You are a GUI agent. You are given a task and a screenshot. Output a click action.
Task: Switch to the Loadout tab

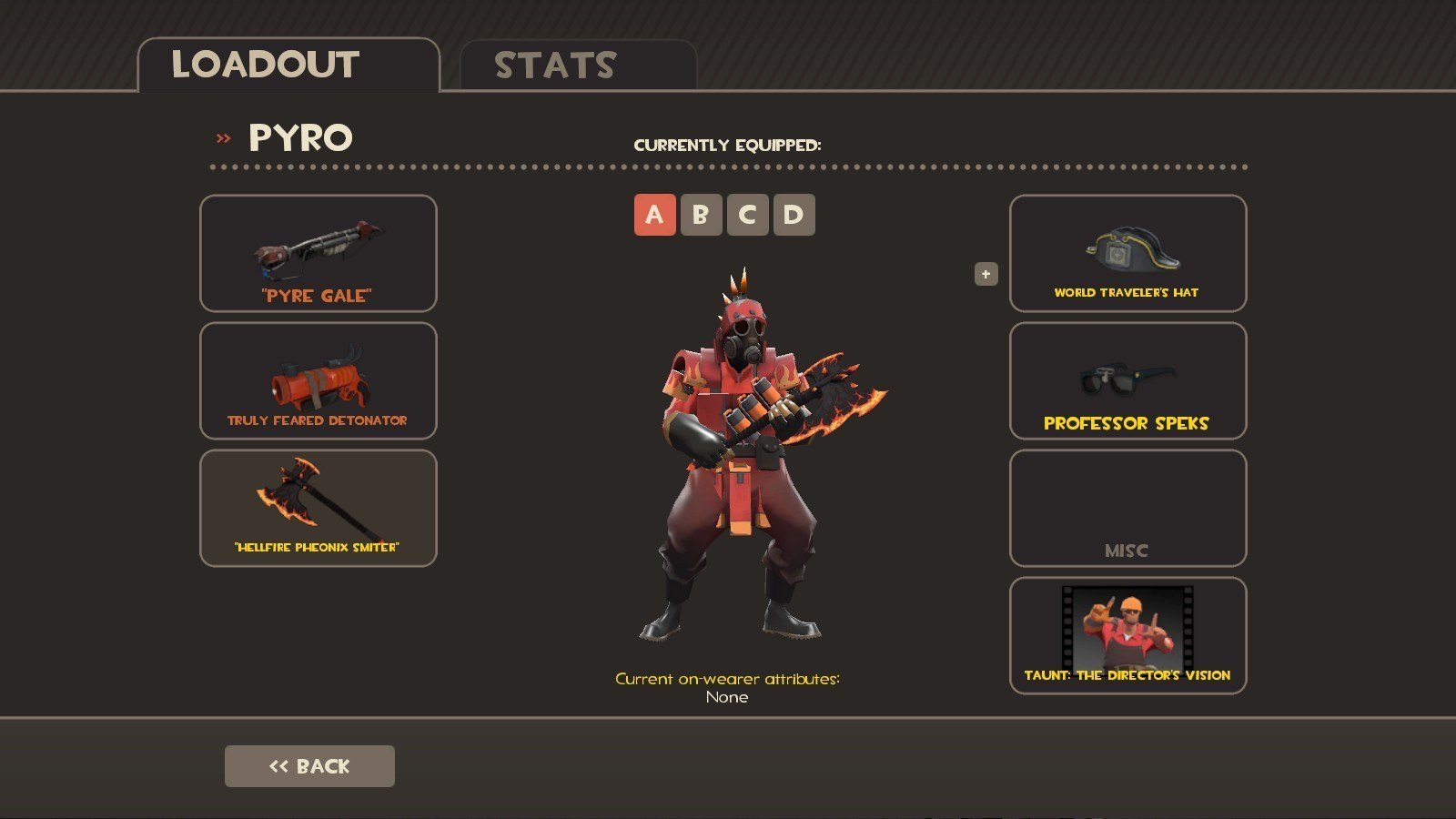(x=288, y=65)
